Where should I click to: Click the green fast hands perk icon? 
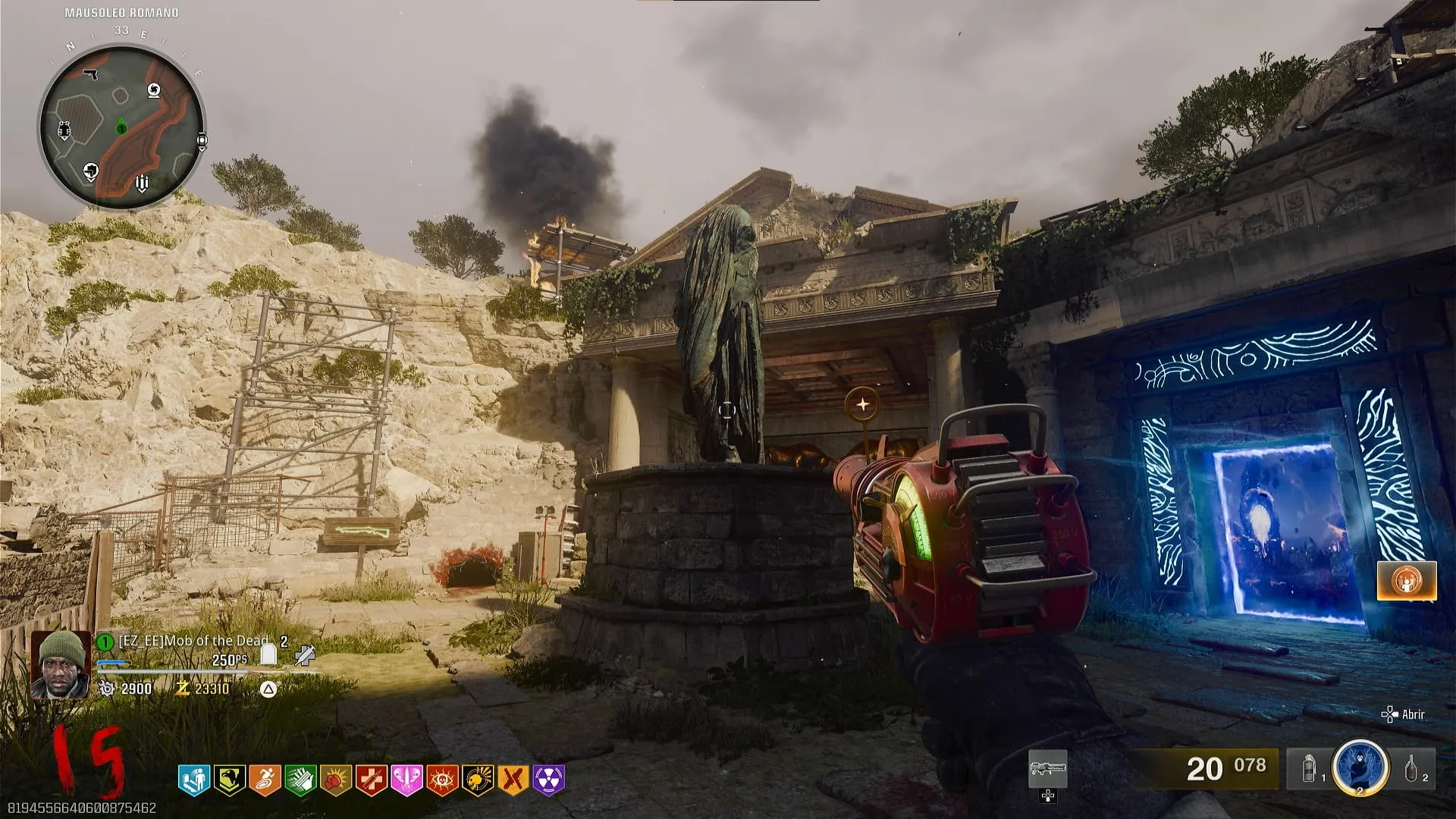click(x=300, y=780)
